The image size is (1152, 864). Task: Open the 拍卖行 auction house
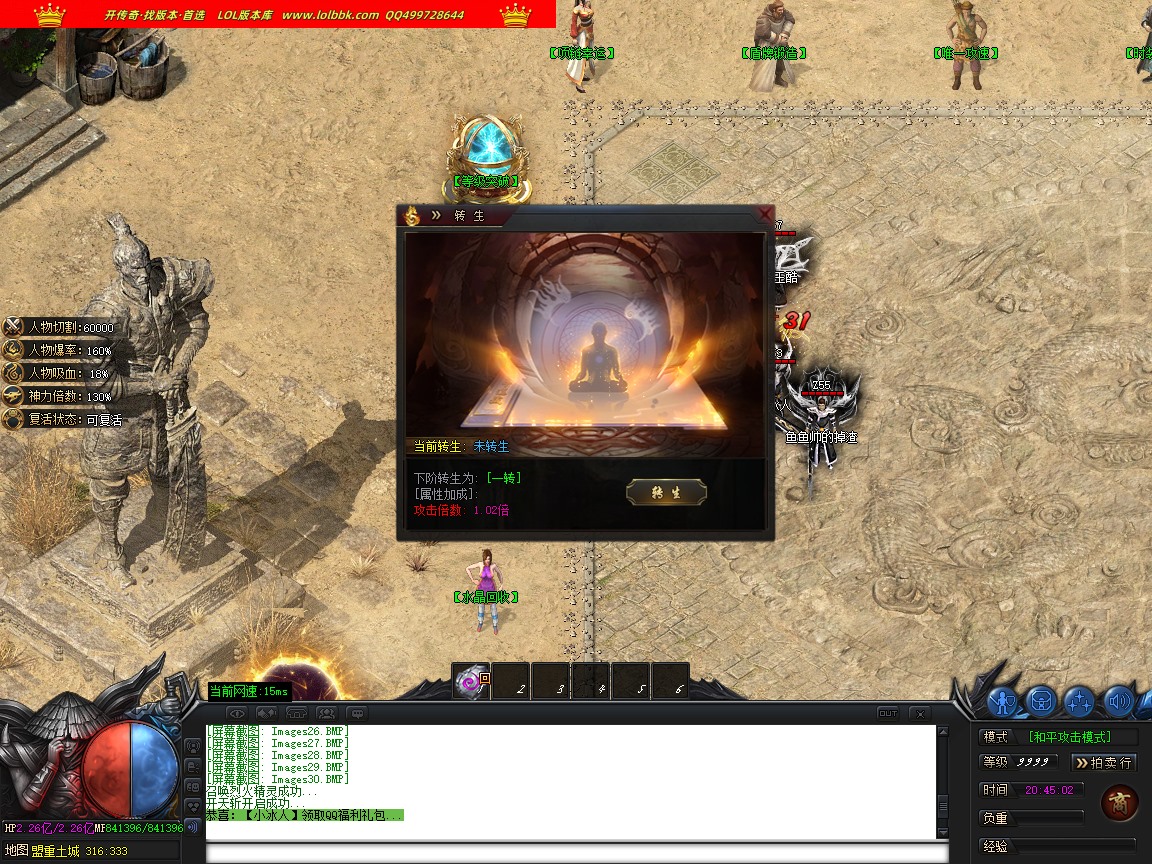tap(1104, 763)
